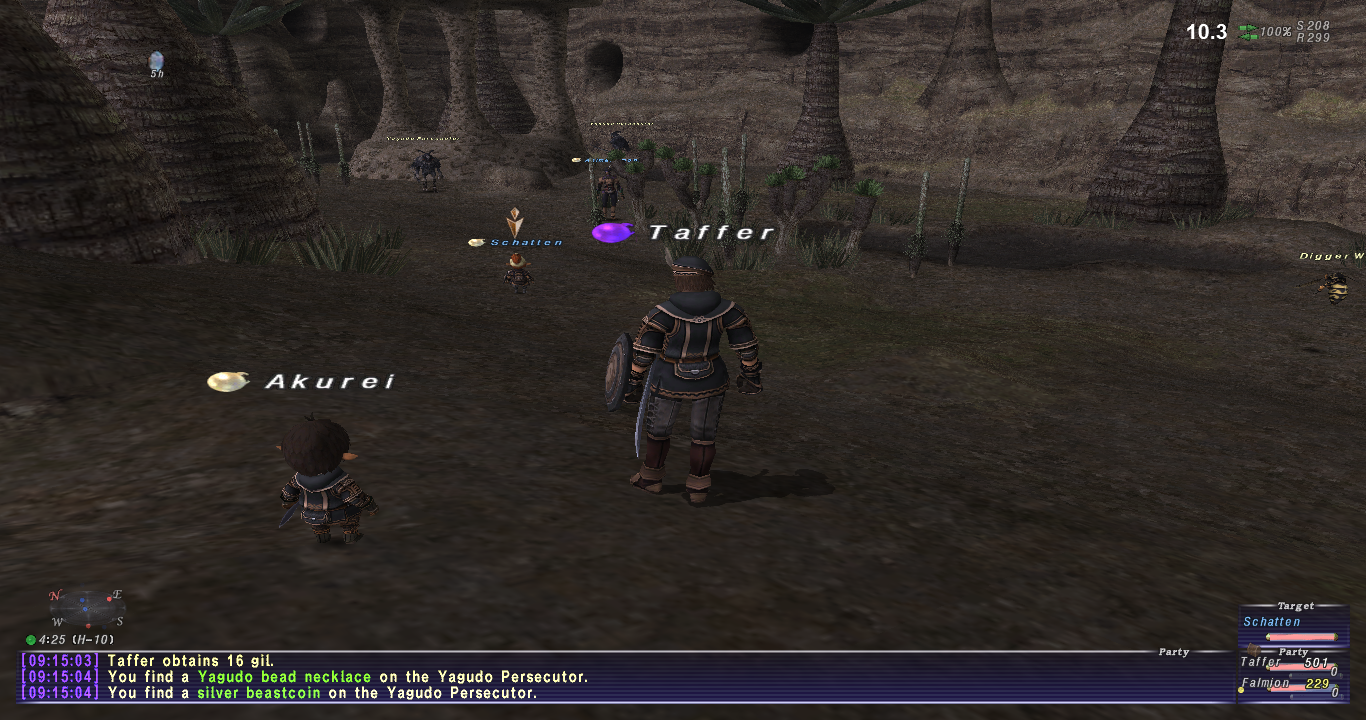1366x720 pixels.
Task: Click the compass radar minimap
Action: pos(86,608)
